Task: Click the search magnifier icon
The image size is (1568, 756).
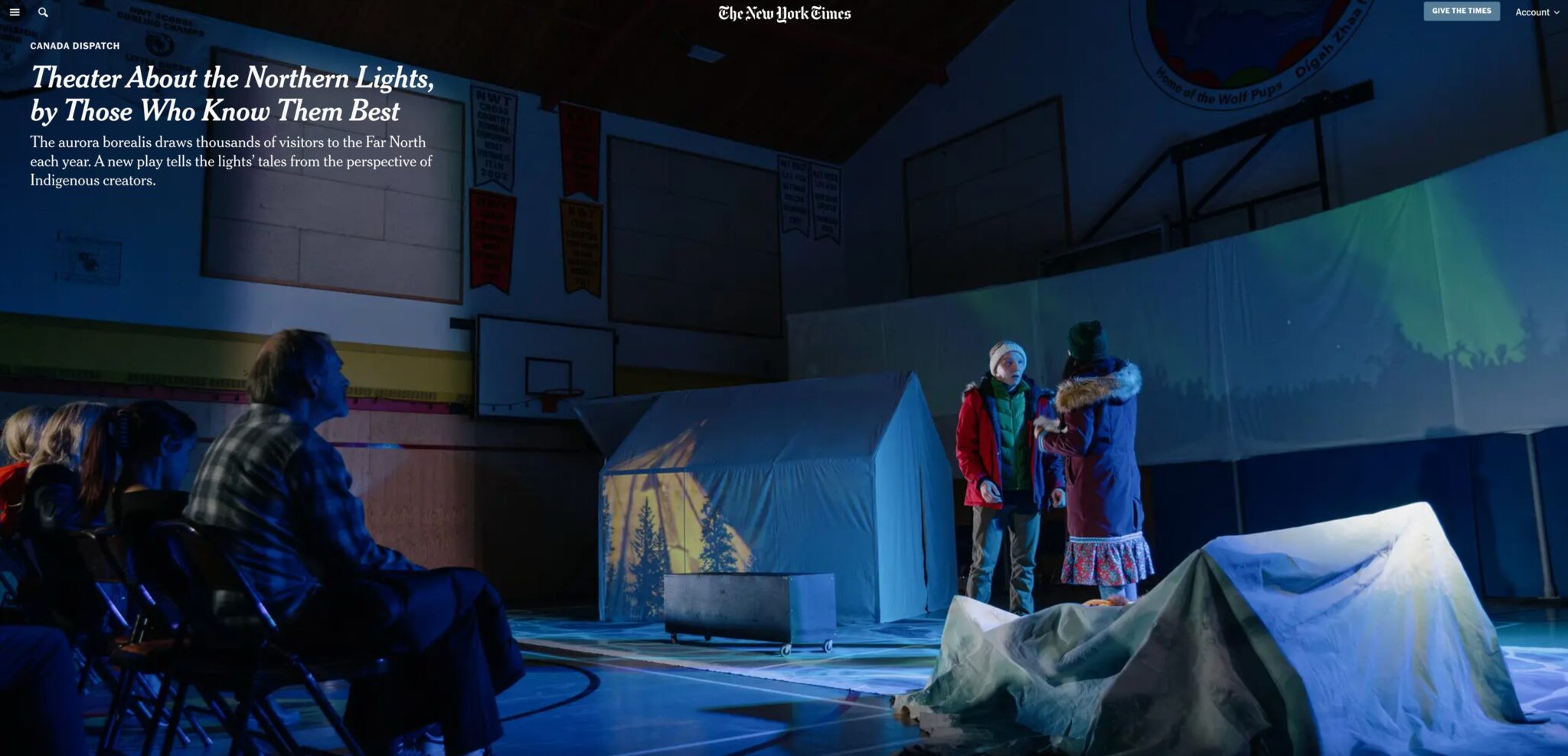Action: (43, 12)
